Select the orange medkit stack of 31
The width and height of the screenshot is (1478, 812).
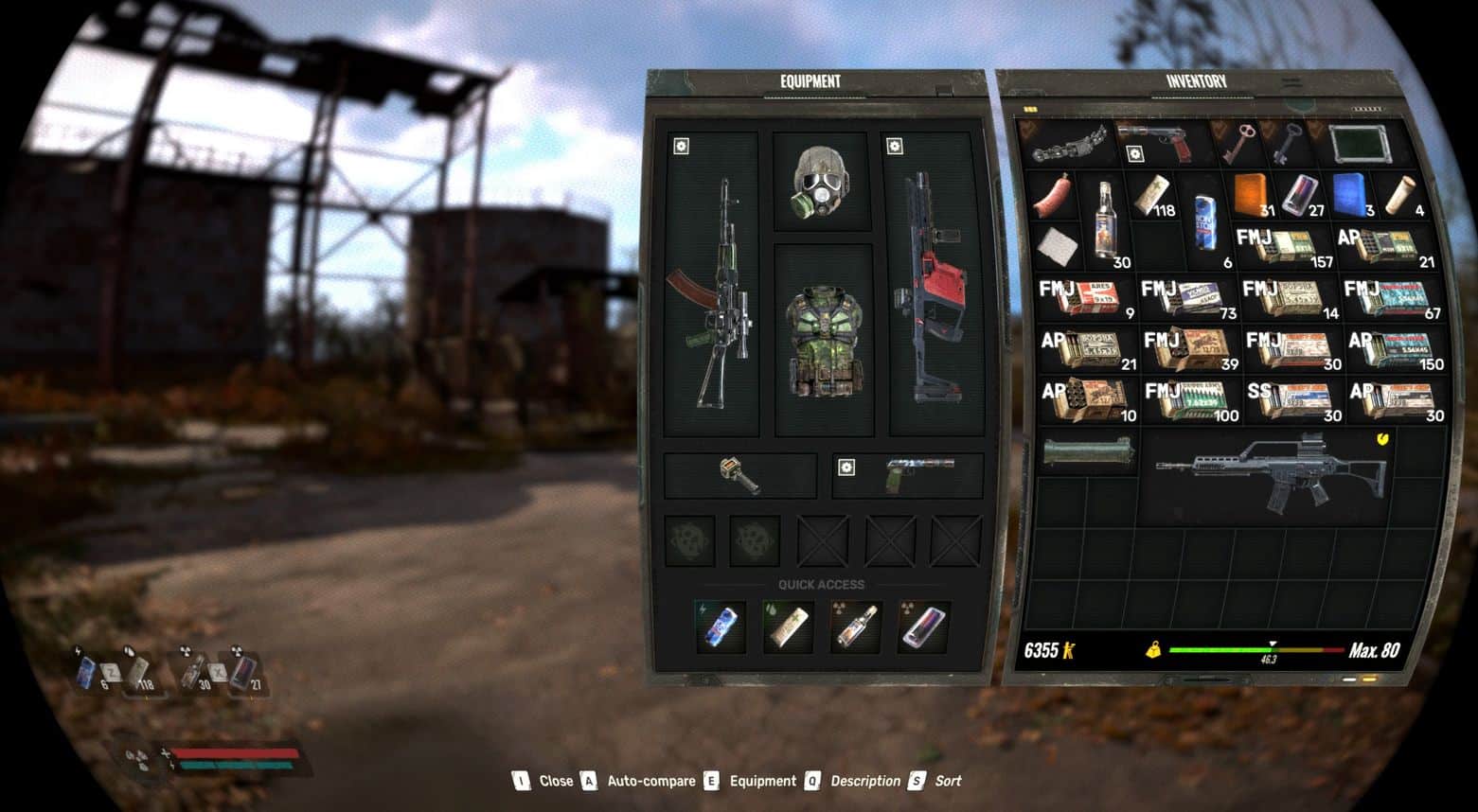1253,194
